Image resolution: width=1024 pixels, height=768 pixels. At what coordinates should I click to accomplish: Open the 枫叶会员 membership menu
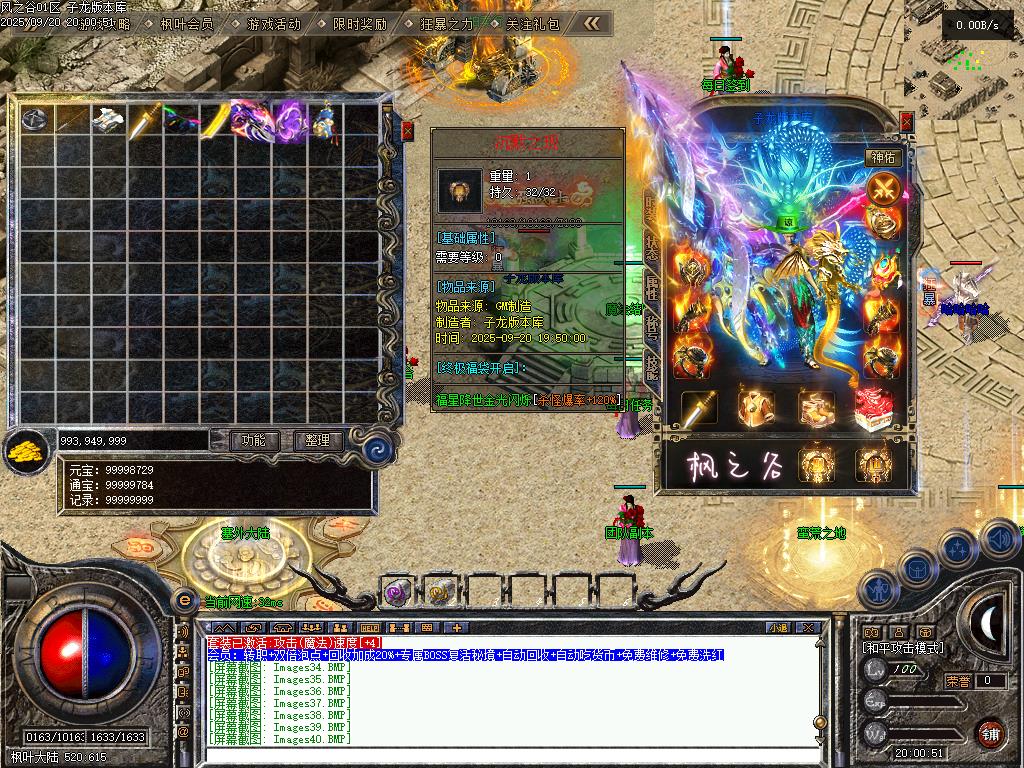187,23
